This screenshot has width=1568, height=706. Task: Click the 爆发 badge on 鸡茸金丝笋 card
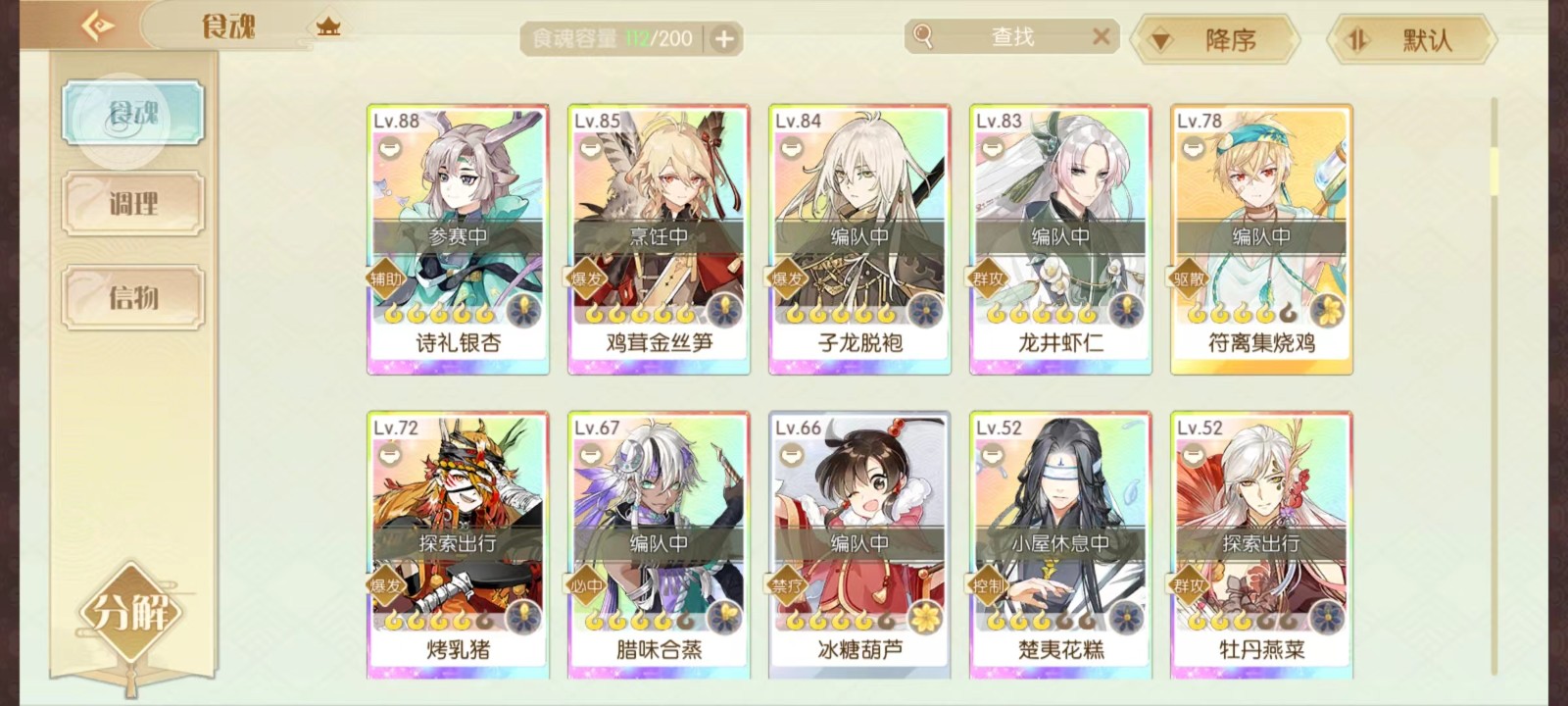click(x=588, y=277)
